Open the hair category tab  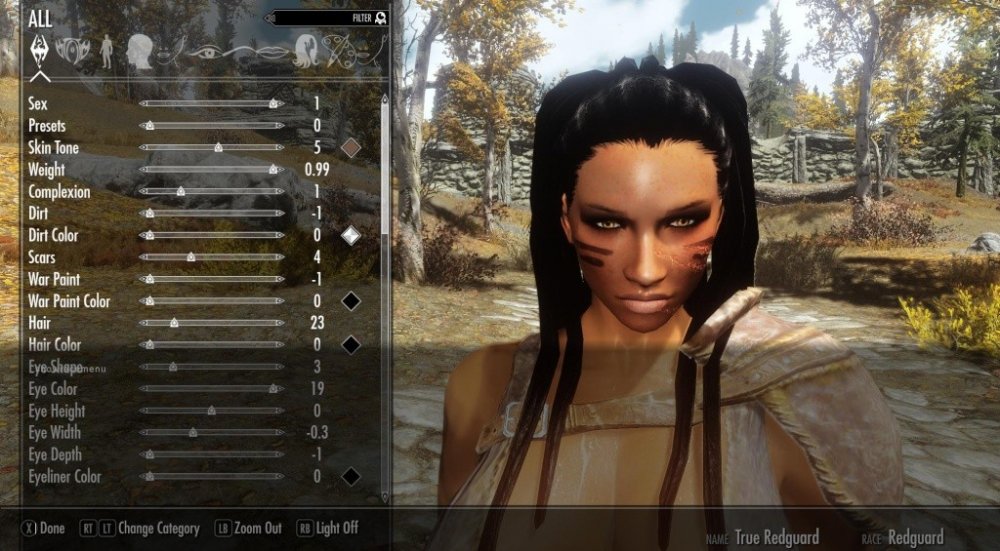(305, 51)
